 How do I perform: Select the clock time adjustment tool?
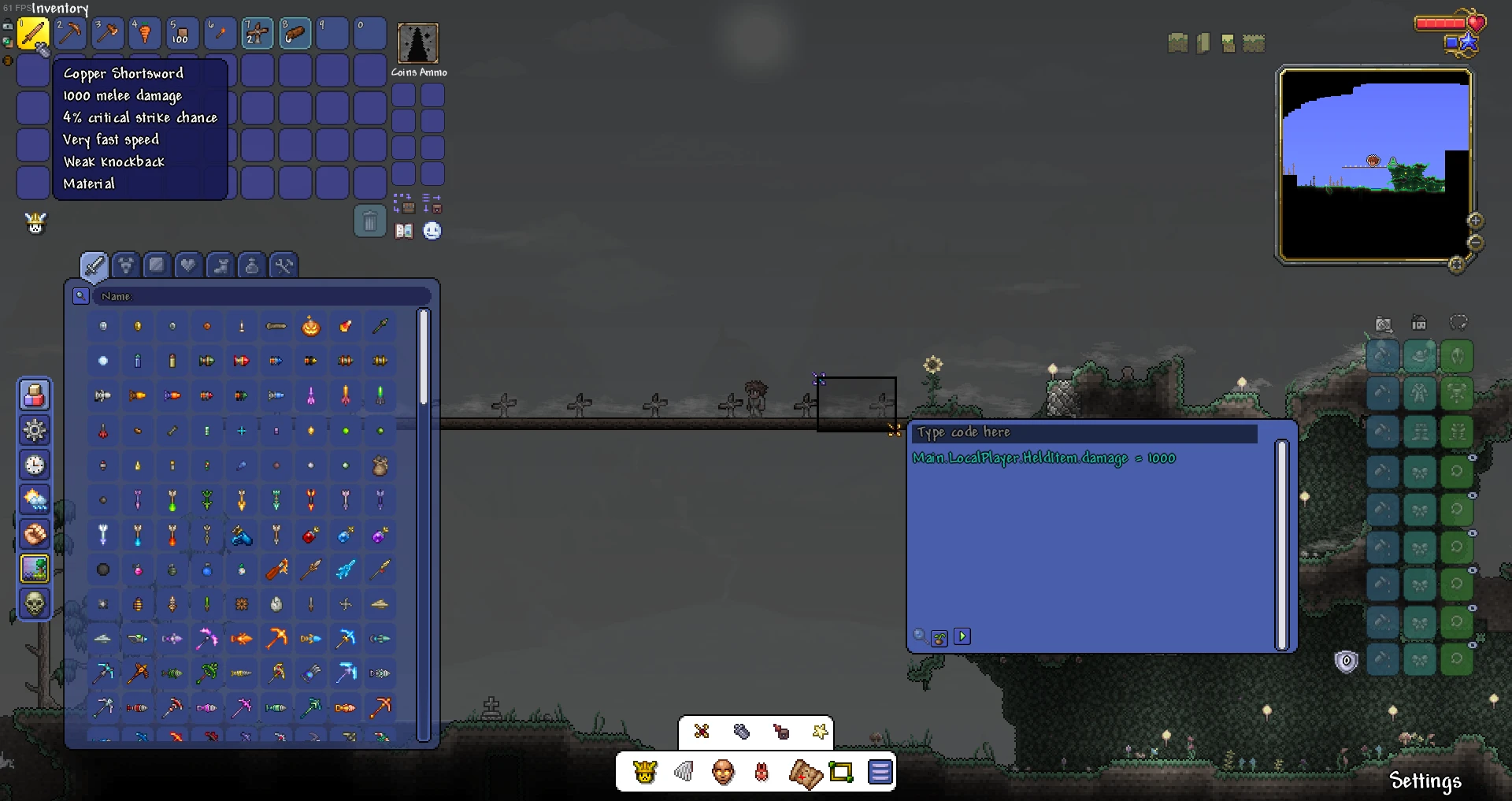click(35, 465)
